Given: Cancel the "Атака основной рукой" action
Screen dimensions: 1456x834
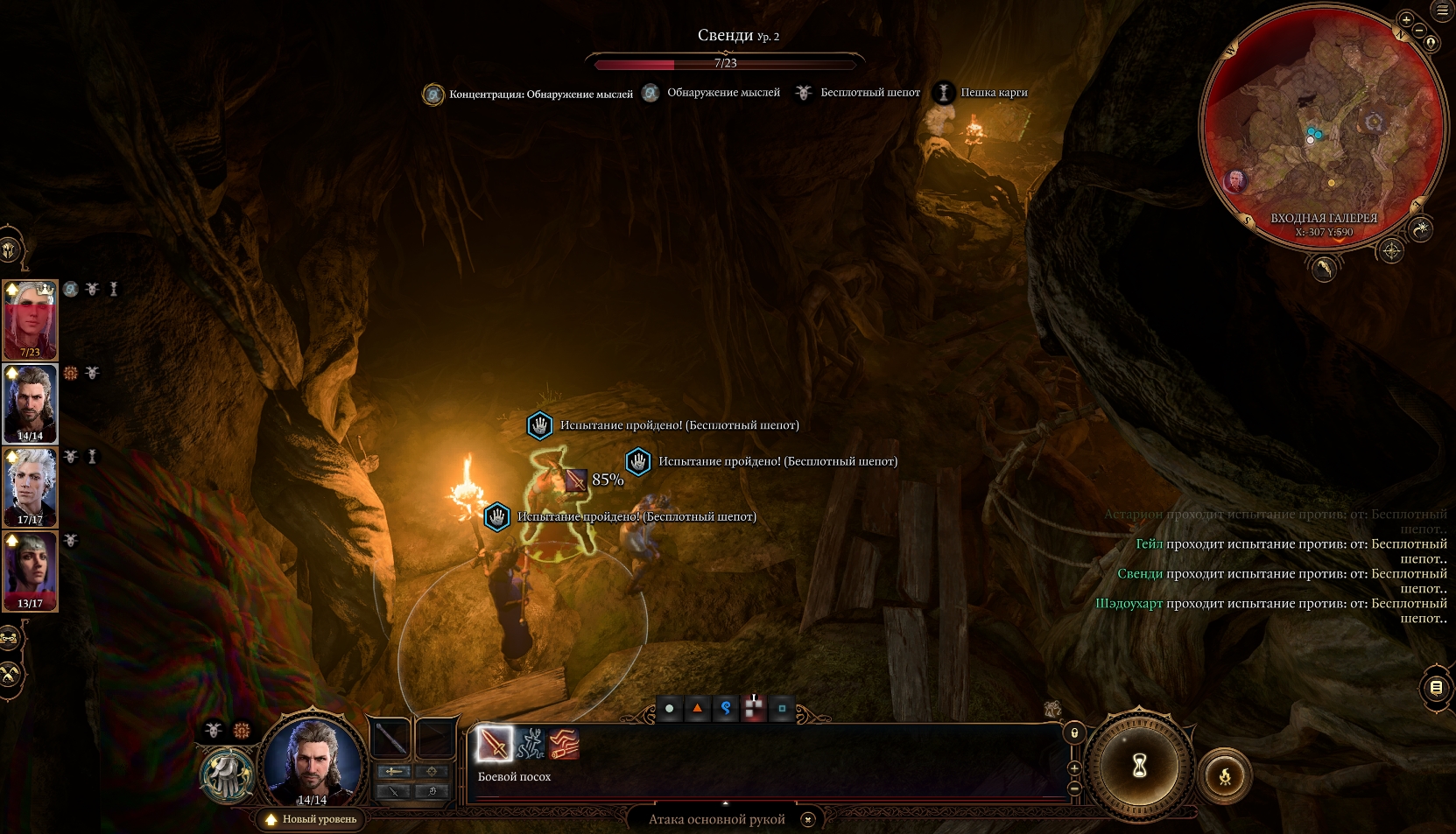Looking at the screenshot, I should click(808, 819).
